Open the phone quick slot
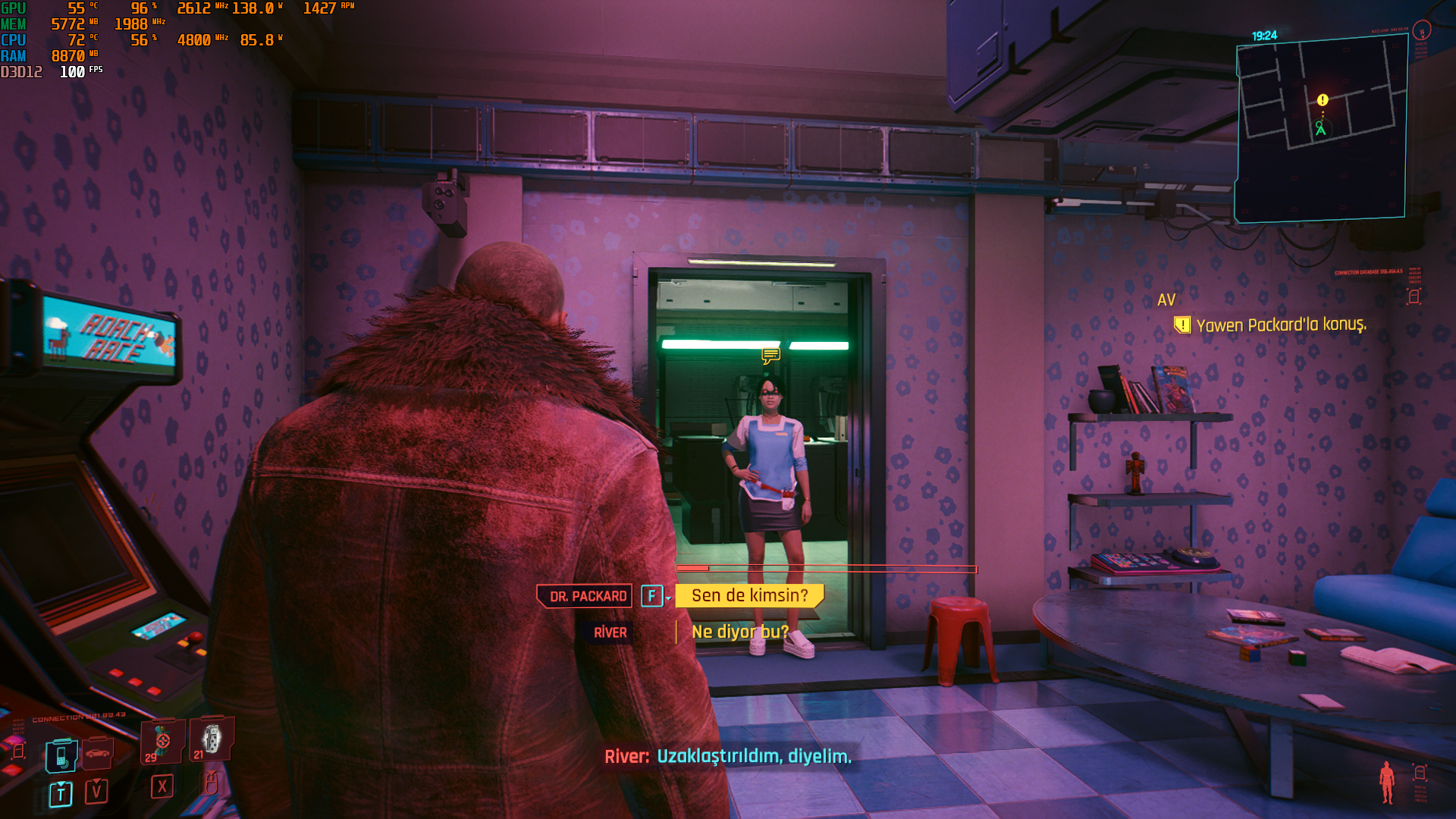The height and width of the screenshot is (819, 1456). 61,756
